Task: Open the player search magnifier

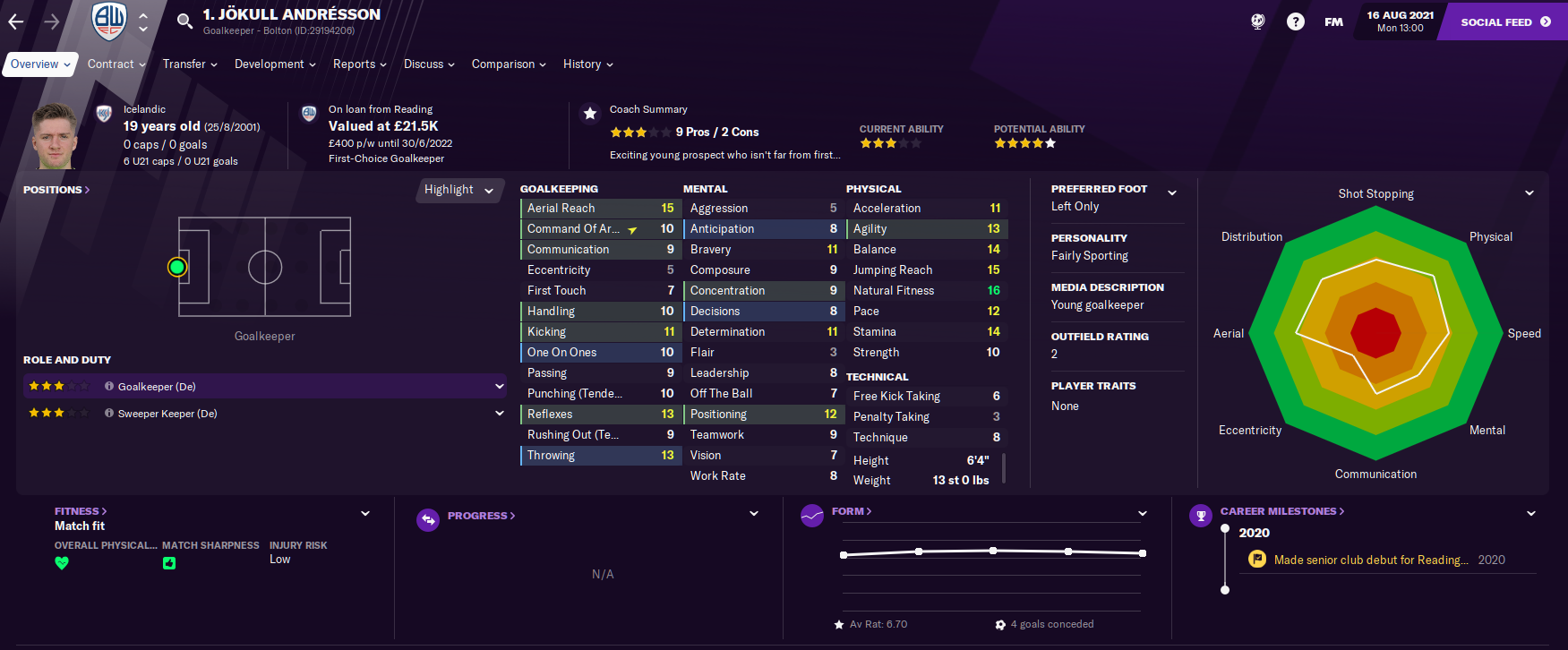Action: tap(184, 21)
